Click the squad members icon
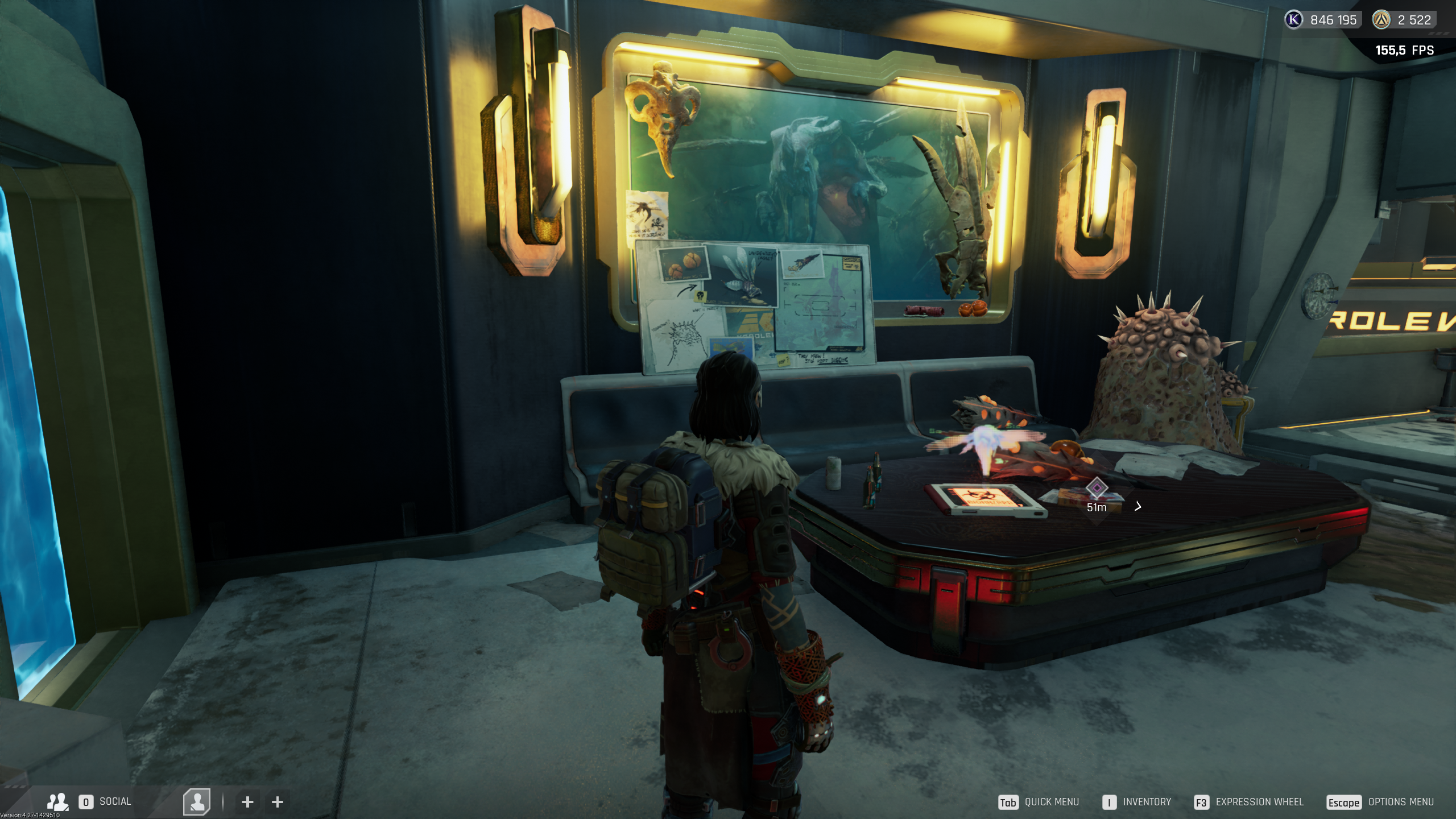The image size is (1456, 819). pyautogui.click(x=57, y=801)
